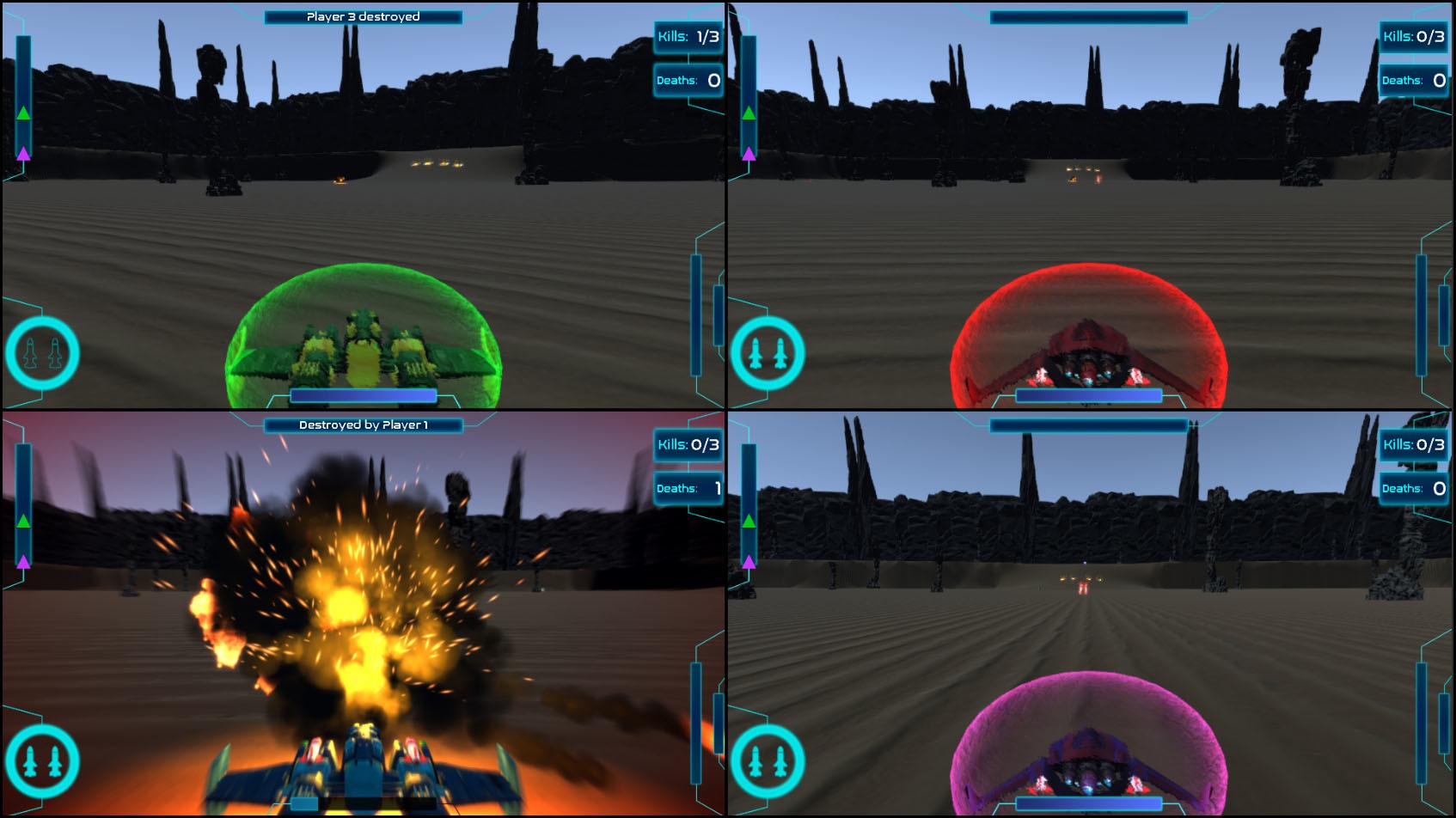The height and width of the screenshot is (818, 1456).
Task: Click the missile icon in the red ship's viewport
Action: click(x=770, y=354)
